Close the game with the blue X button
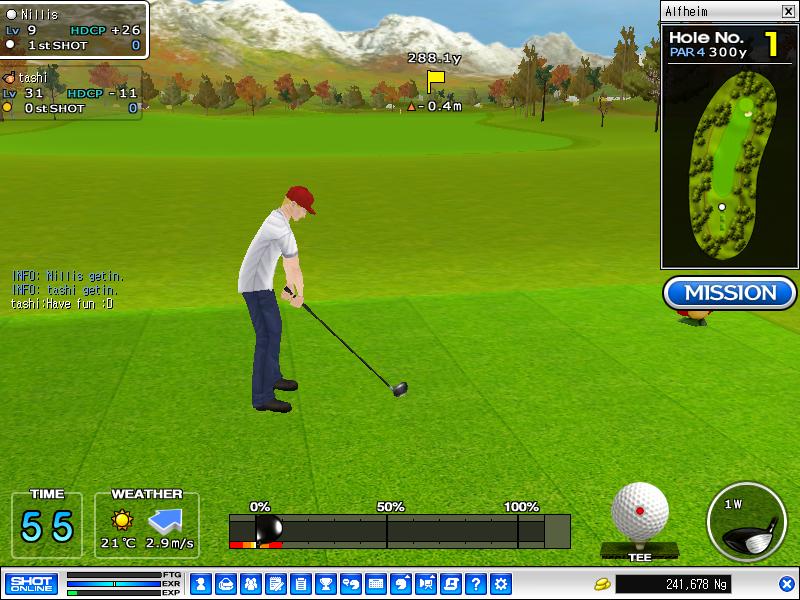 point(786,584)
